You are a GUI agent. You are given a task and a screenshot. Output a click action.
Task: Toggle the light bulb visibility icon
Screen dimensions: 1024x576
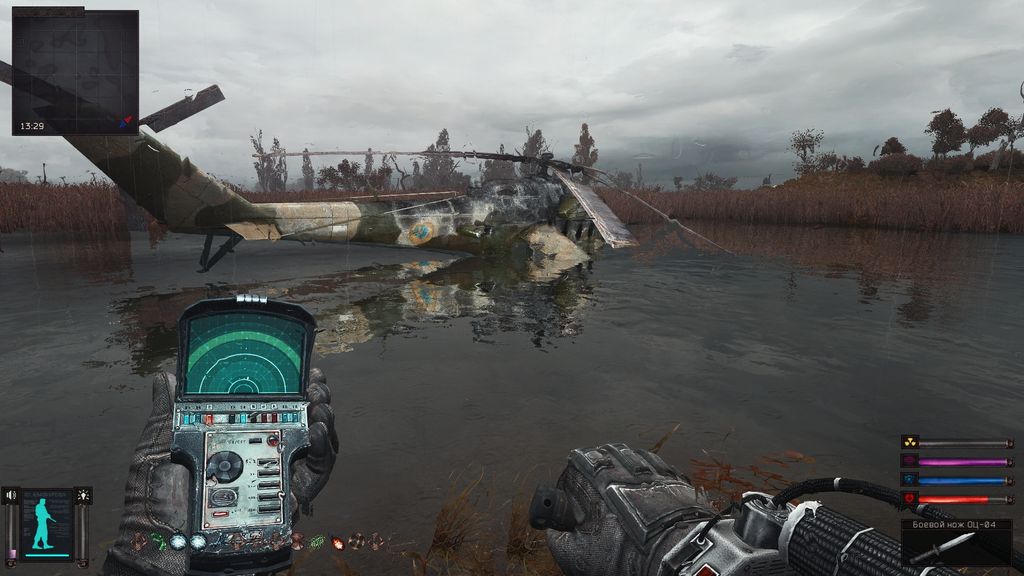click(x=83, y=495)
